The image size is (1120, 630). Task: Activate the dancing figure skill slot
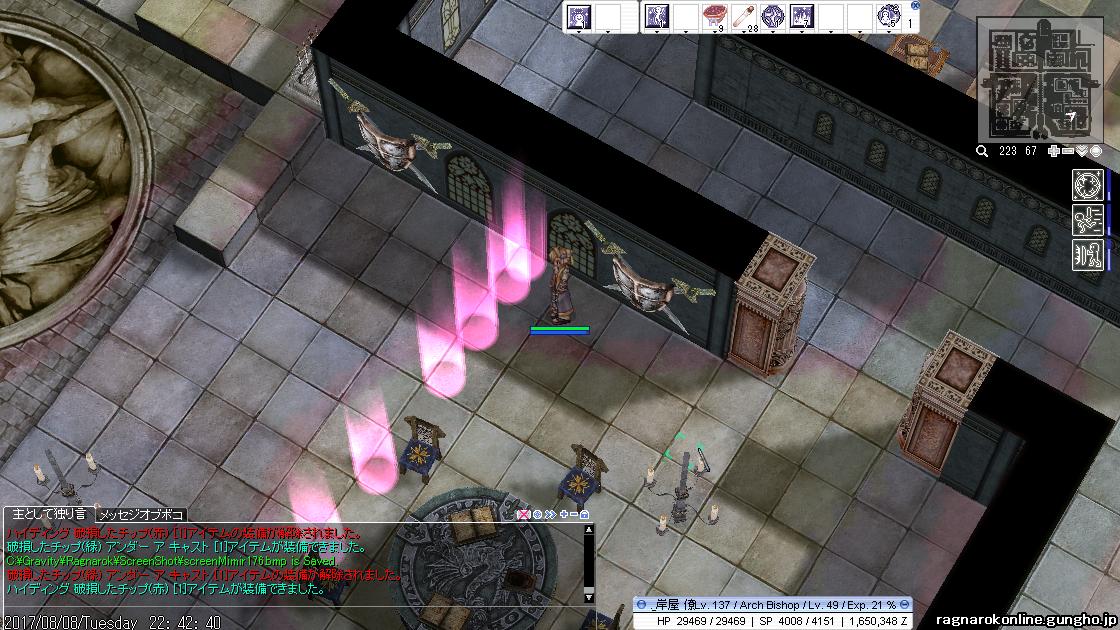point(657,16)
